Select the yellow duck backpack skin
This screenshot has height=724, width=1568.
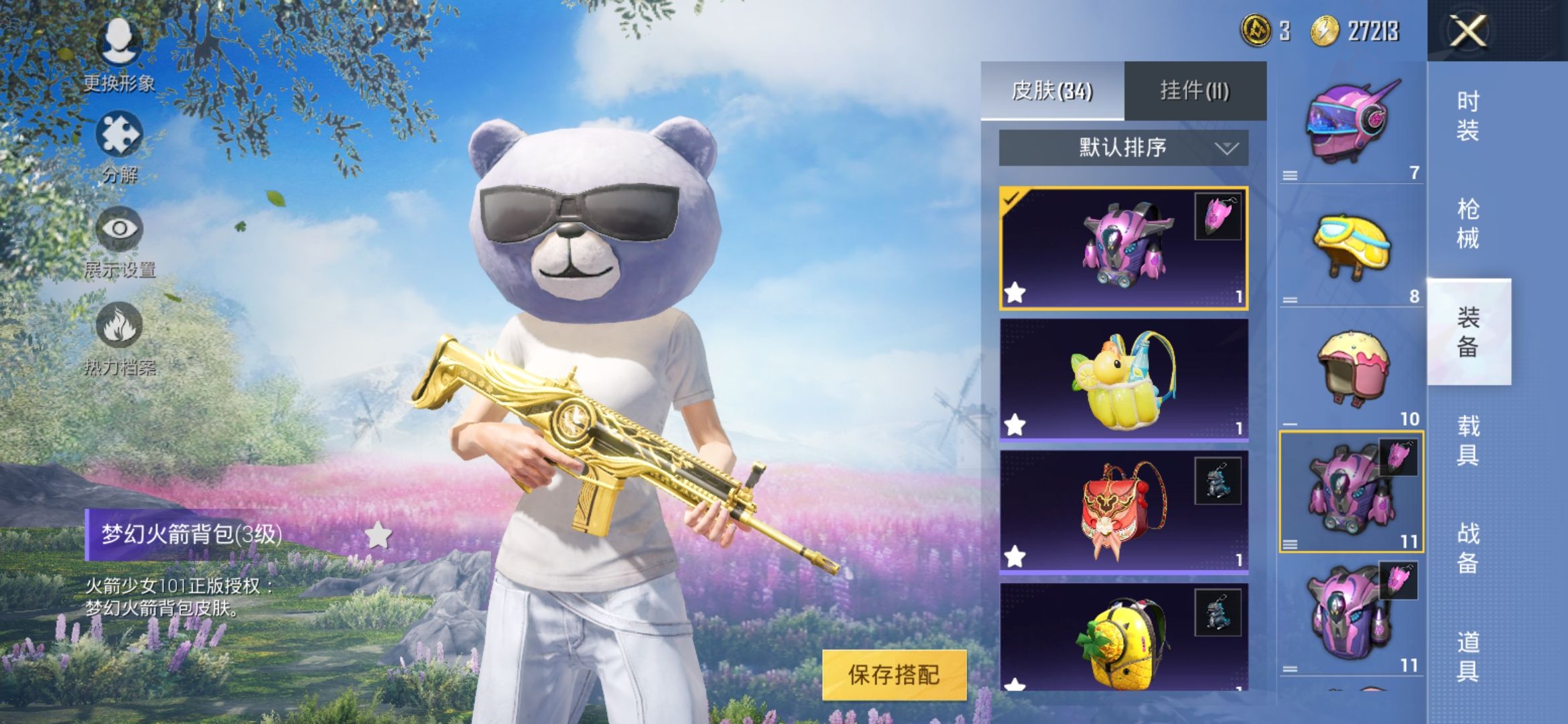click(1123, 379)
